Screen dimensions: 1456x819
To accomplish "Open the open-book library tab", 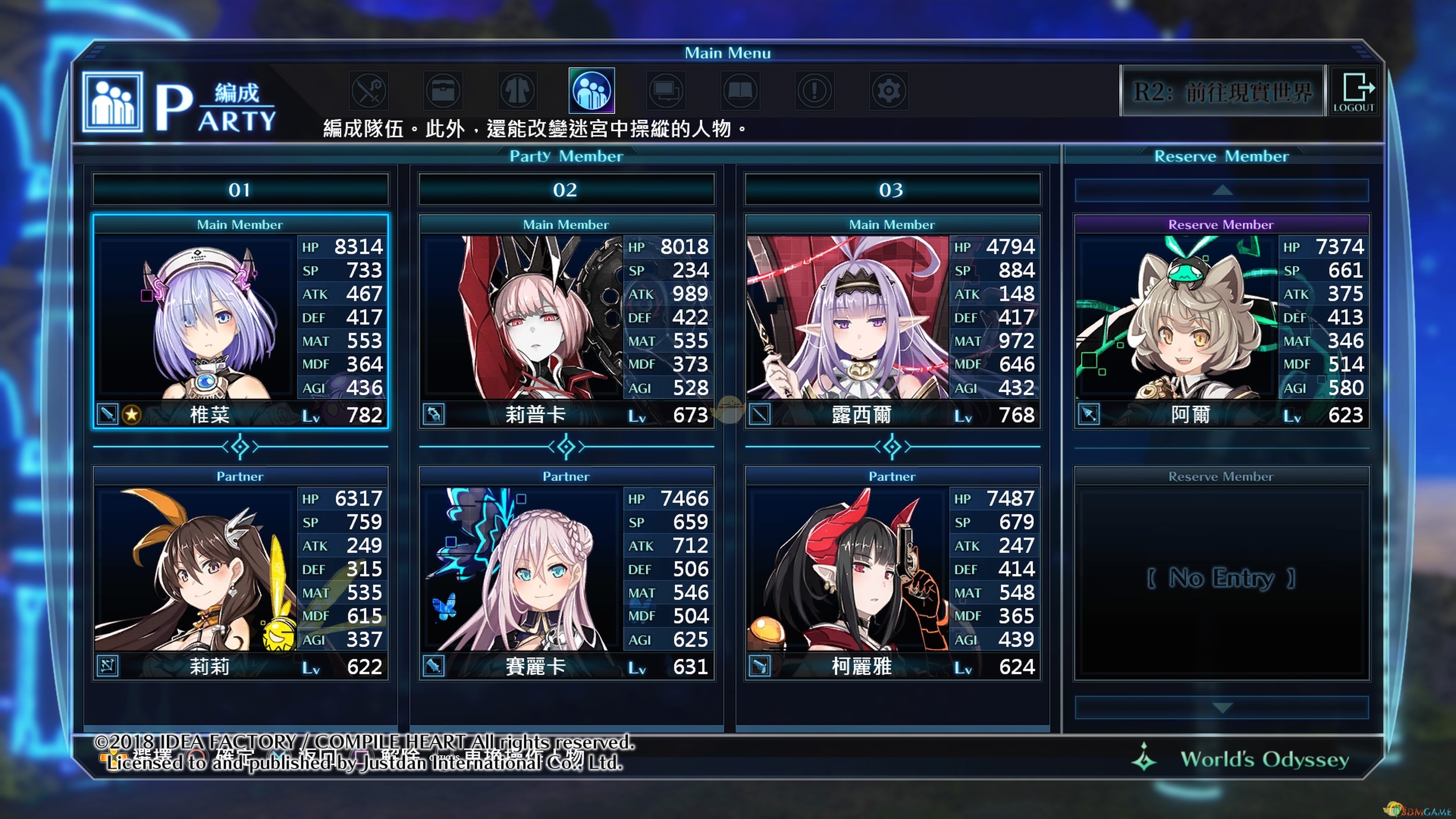I will tap(740, 91).
